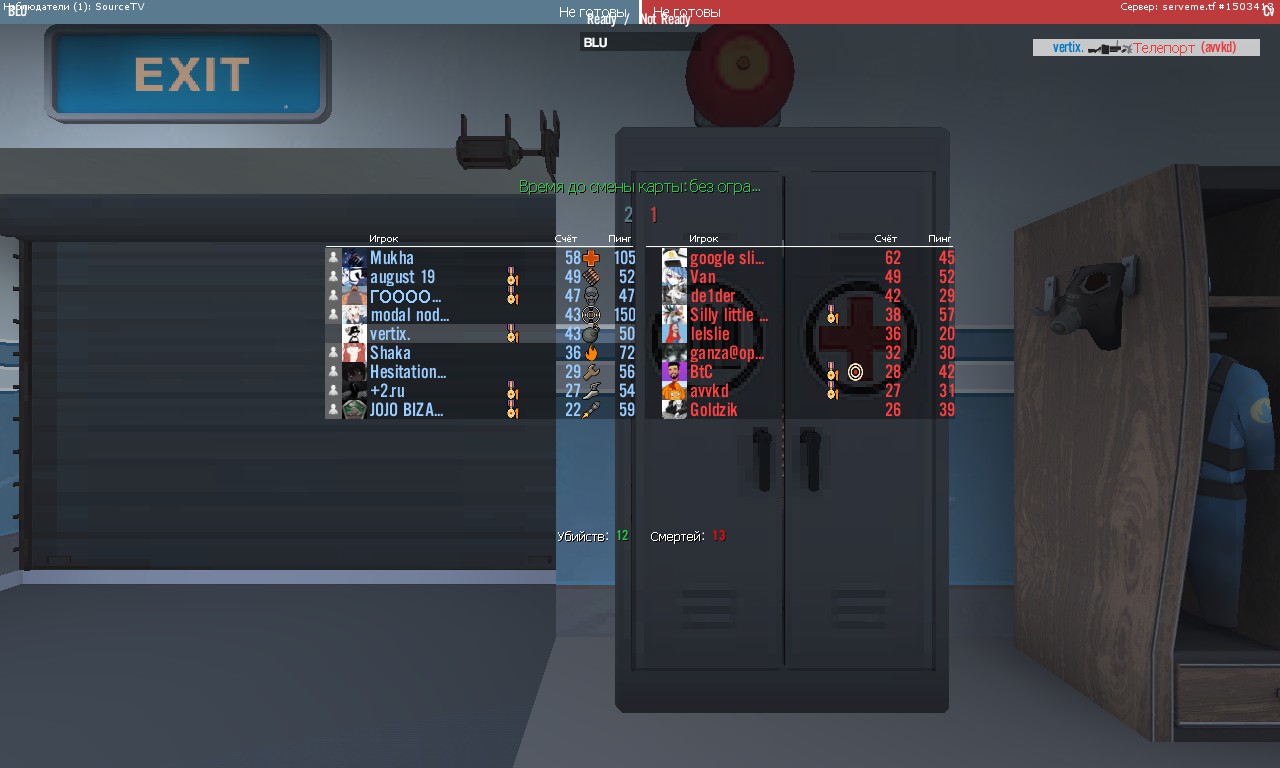Viewport: 1280px width, 768px height.
Task: Click the de1der scoreboard row
Action: point(712,296)
